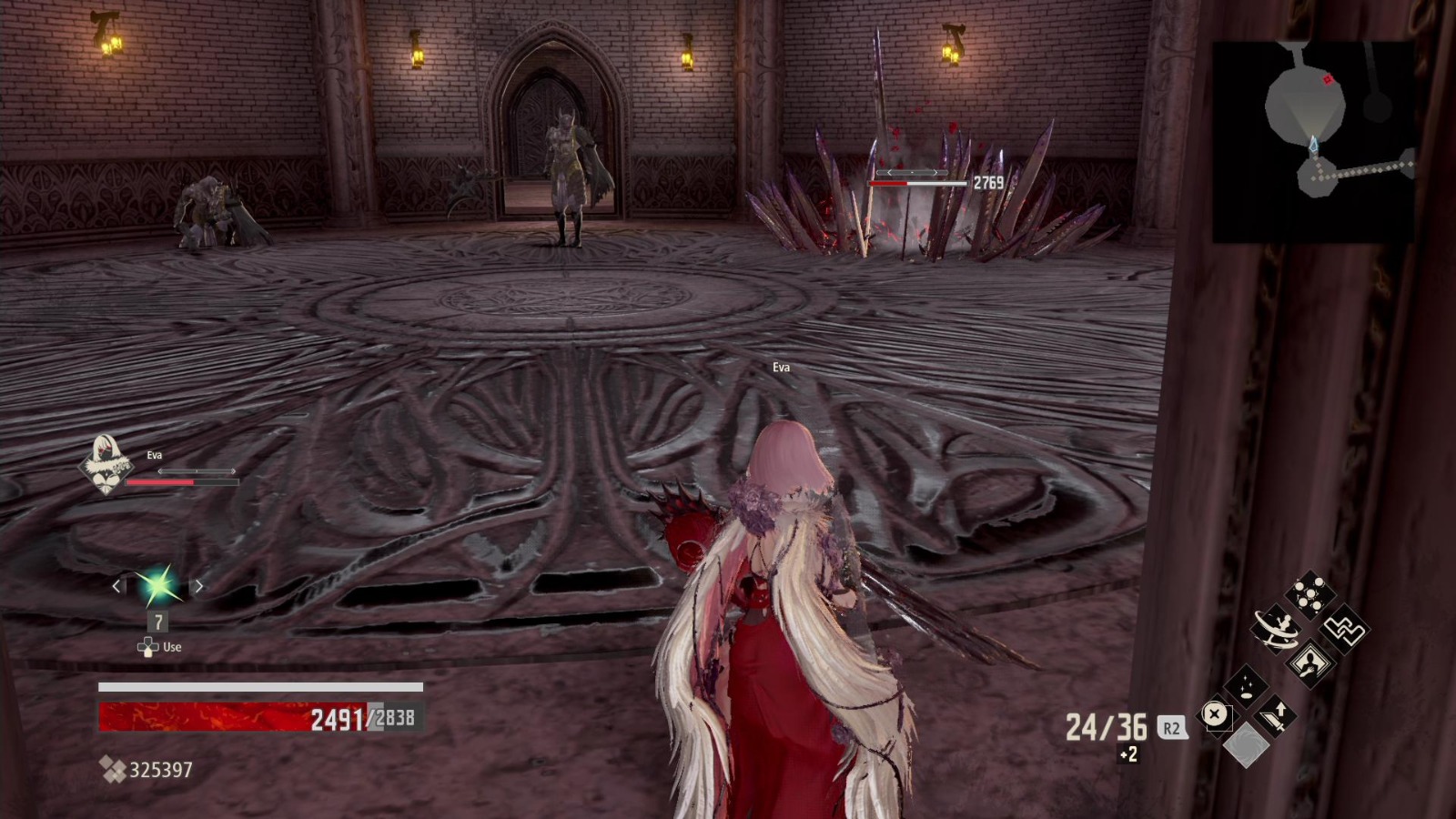Select the kneeling figure gift icon in diamond frame
Image resolution: width=1456 pixels, height=819 pixels.
[x=1309, y=662]
